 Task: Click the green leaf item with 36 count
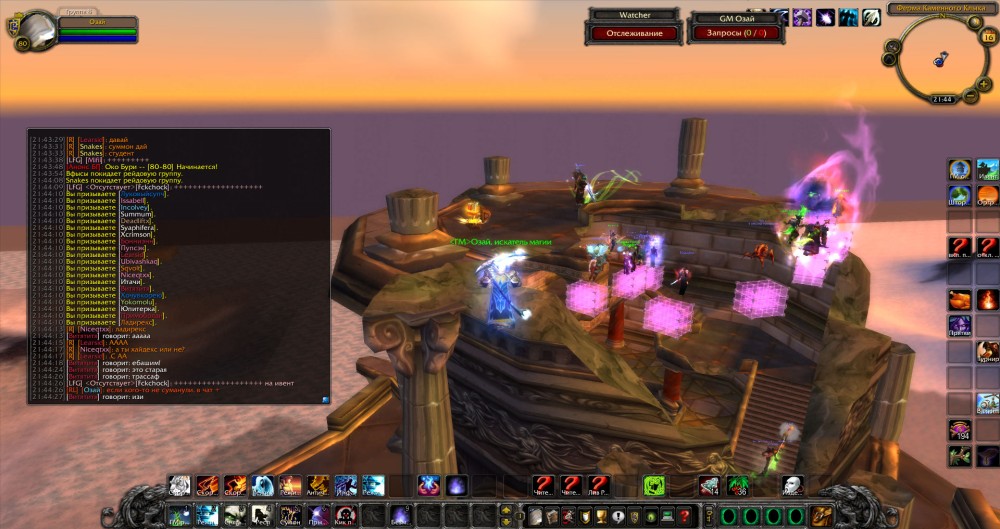(738, 486)
